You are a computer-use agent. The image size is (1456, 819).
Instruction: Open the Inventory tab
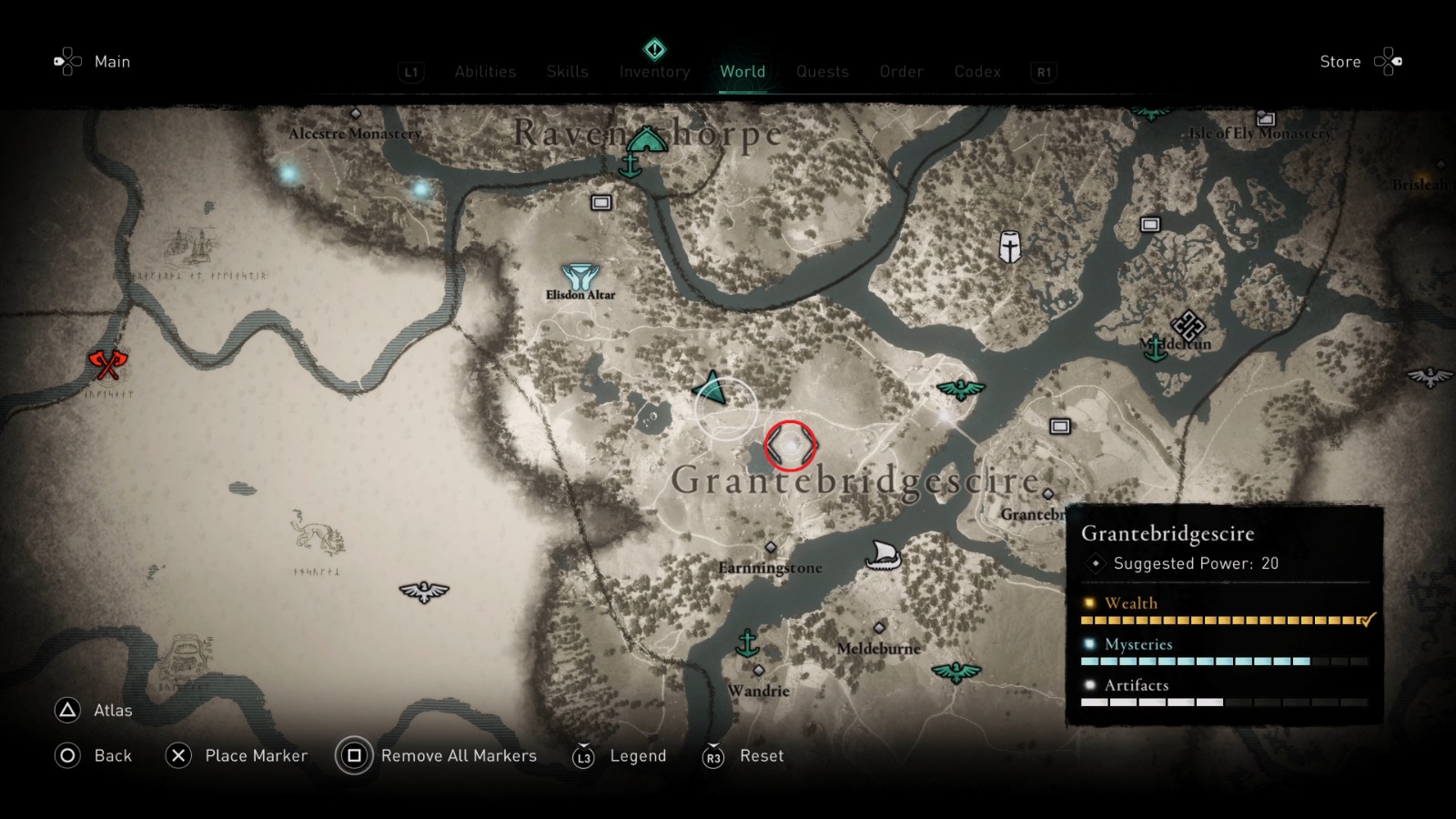tap(653, 71)
